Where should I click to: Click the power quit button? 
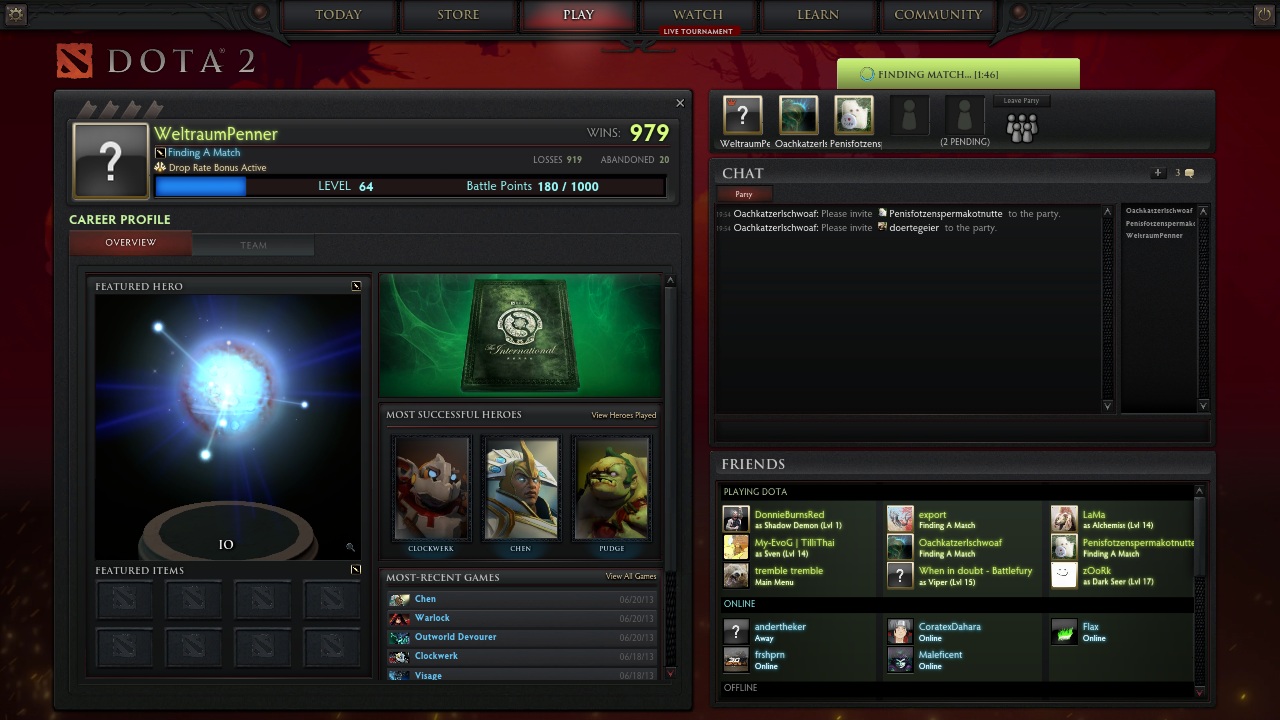click(1264, 14)
